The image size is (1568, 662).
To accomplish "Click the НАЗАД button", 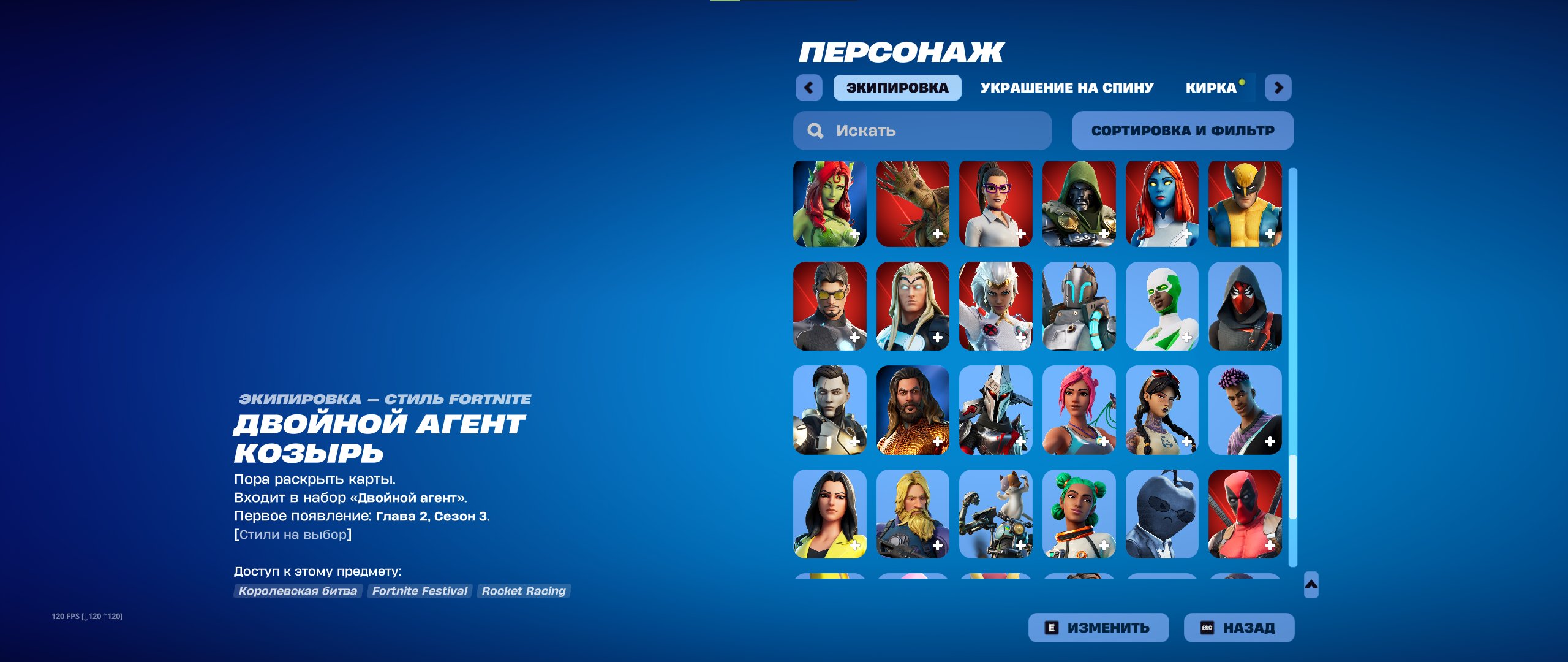I will 1238,627.
